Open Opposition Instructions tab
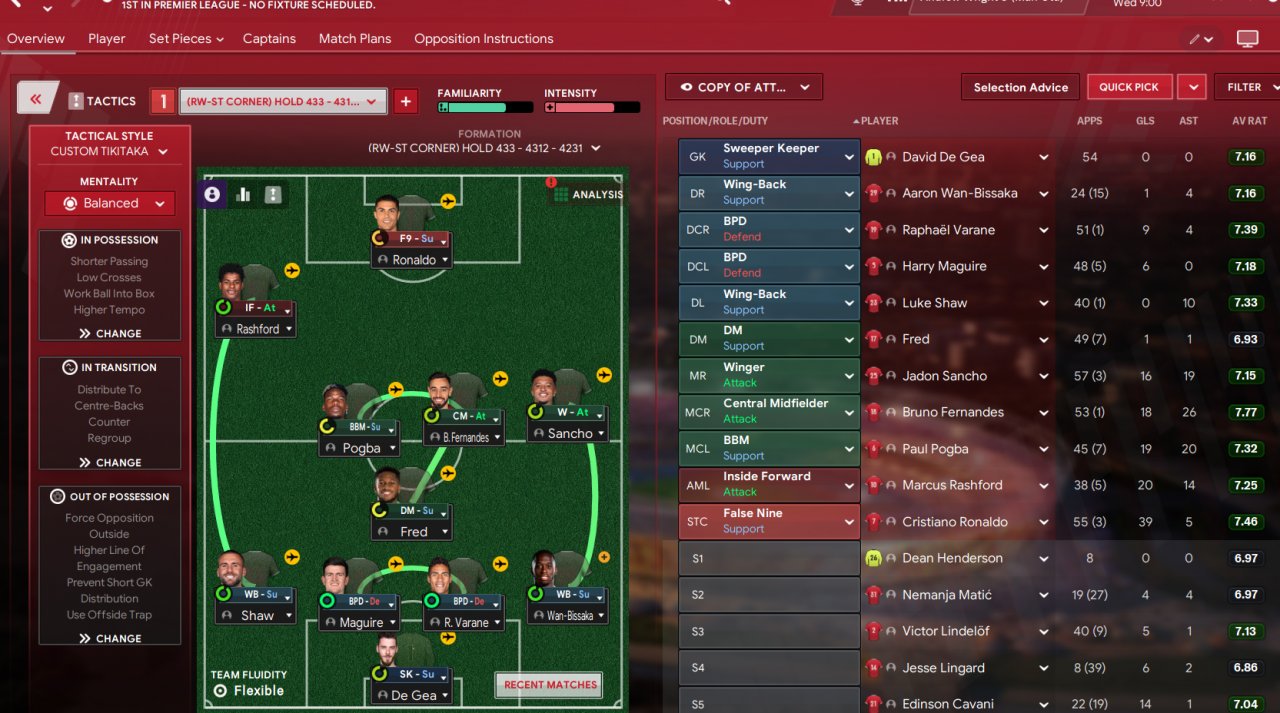The height and width of the screenshot is (713, 1280). [x=483, y=39]
